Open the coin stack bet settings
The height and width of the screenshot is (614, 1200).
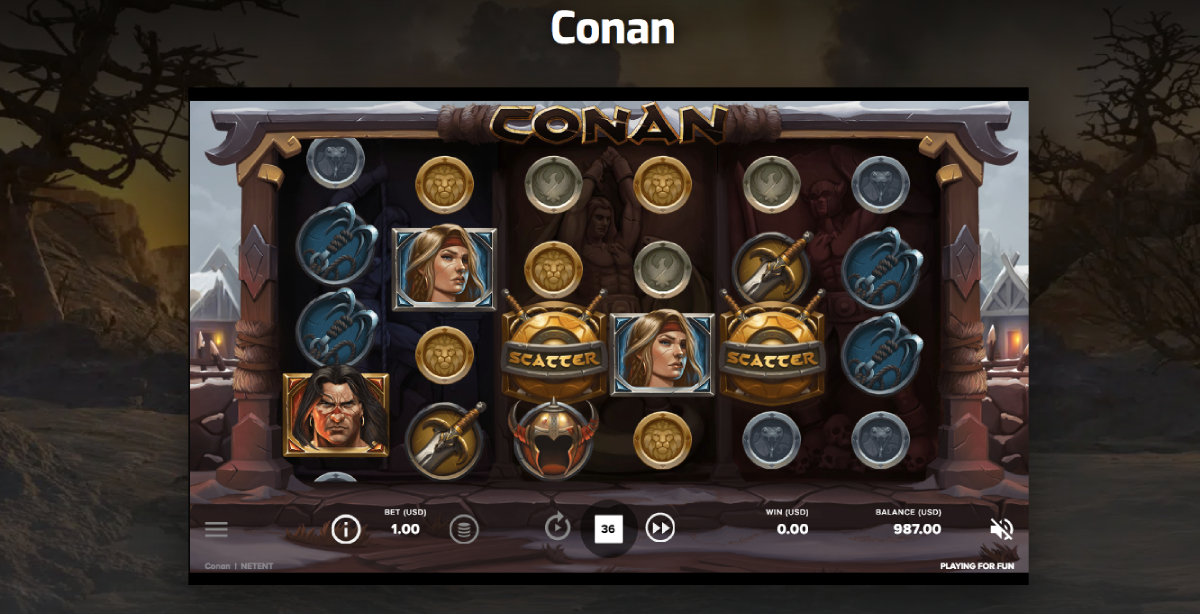(463, 529)
